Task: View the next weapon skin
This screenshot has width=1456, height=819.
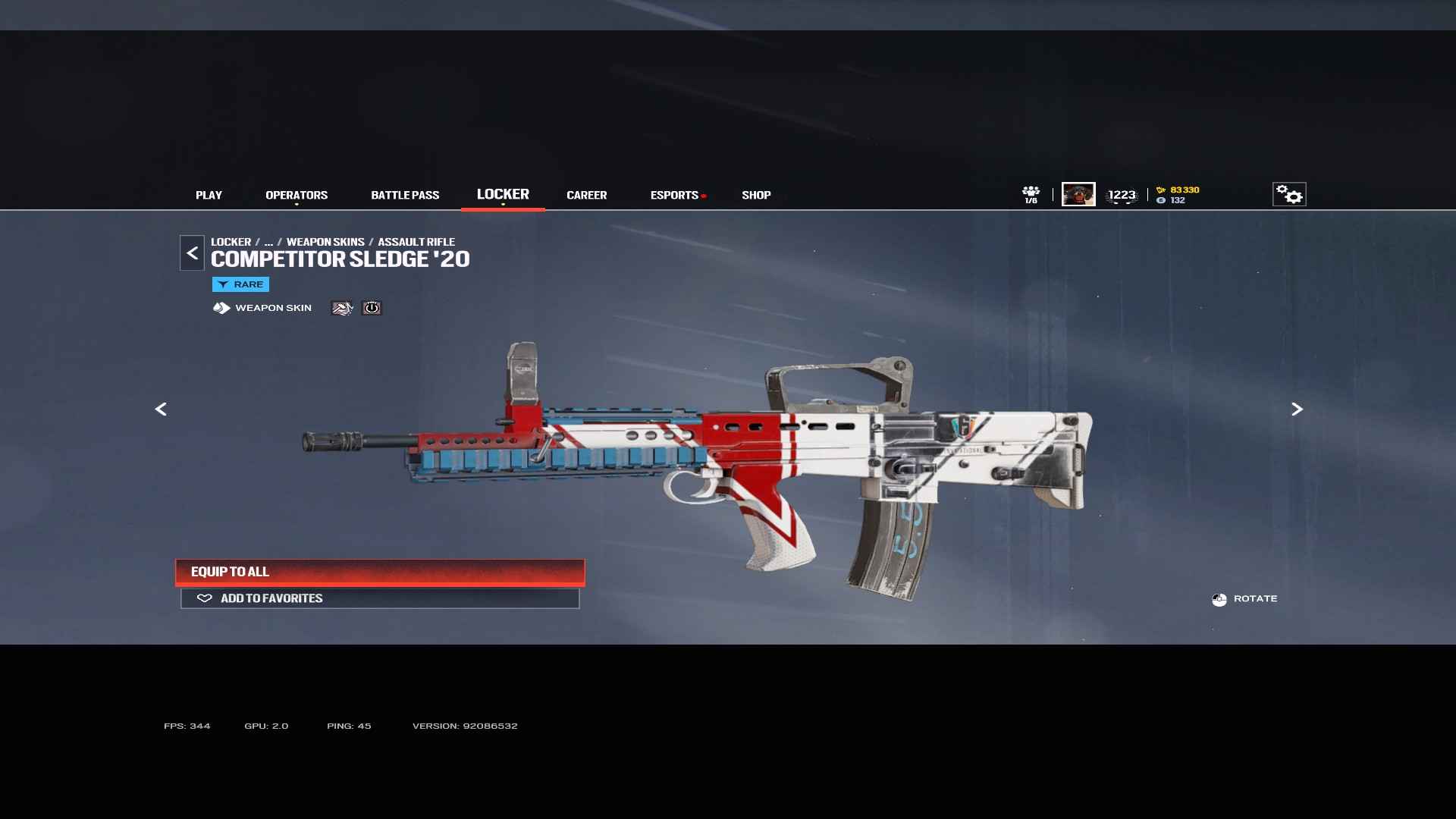Action: 1297,409
